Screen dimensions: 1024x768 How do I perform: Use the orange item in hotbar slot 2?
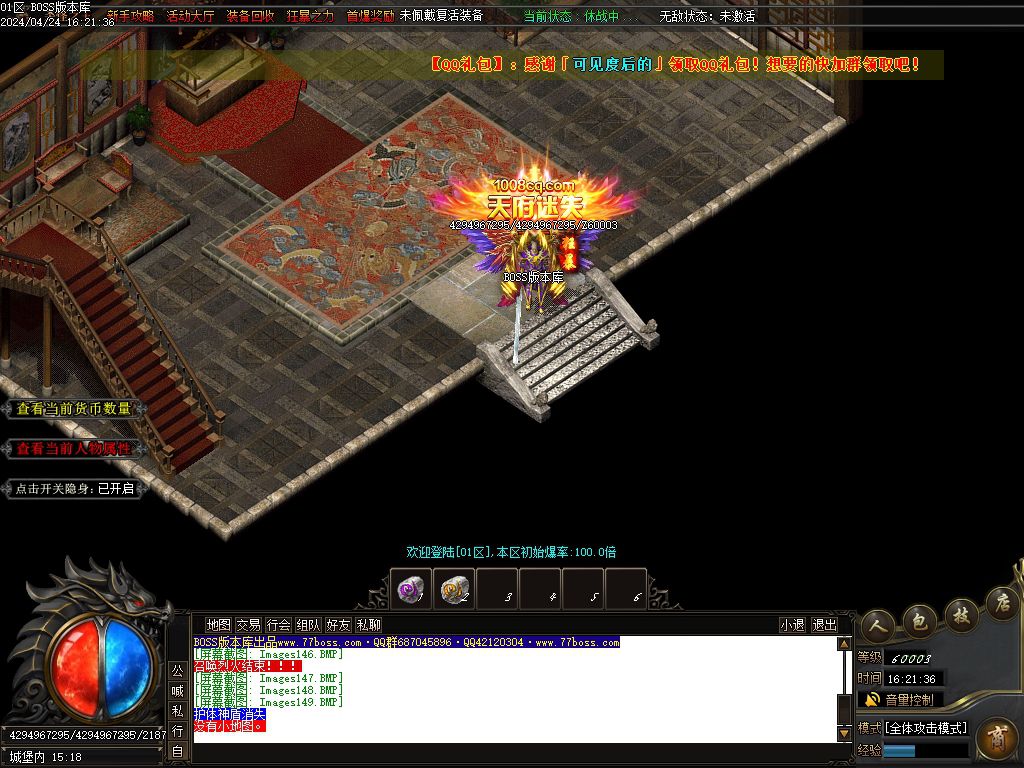point(455,590)
